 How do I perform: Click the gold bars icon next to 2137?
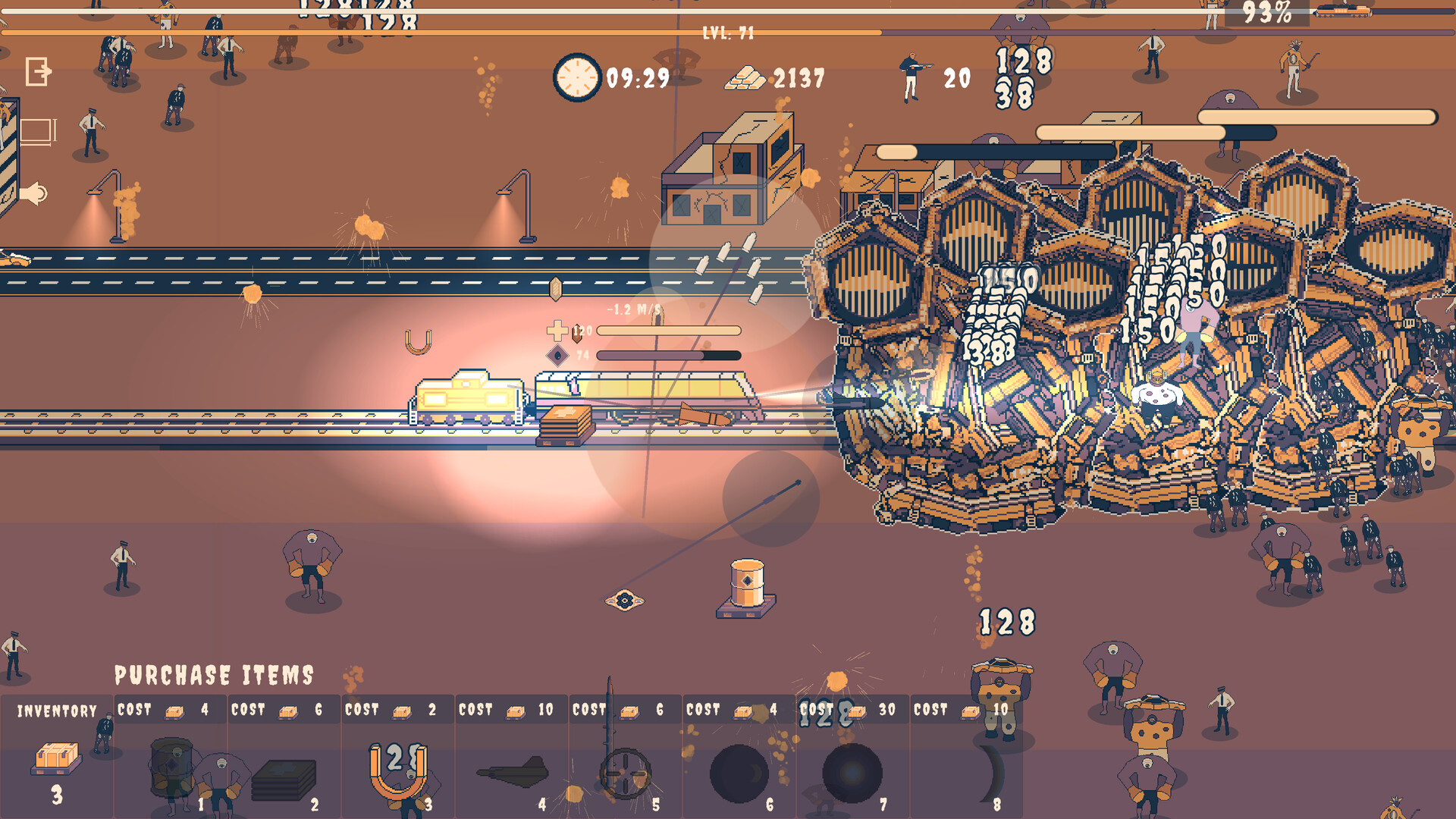(x=747, y=77)
